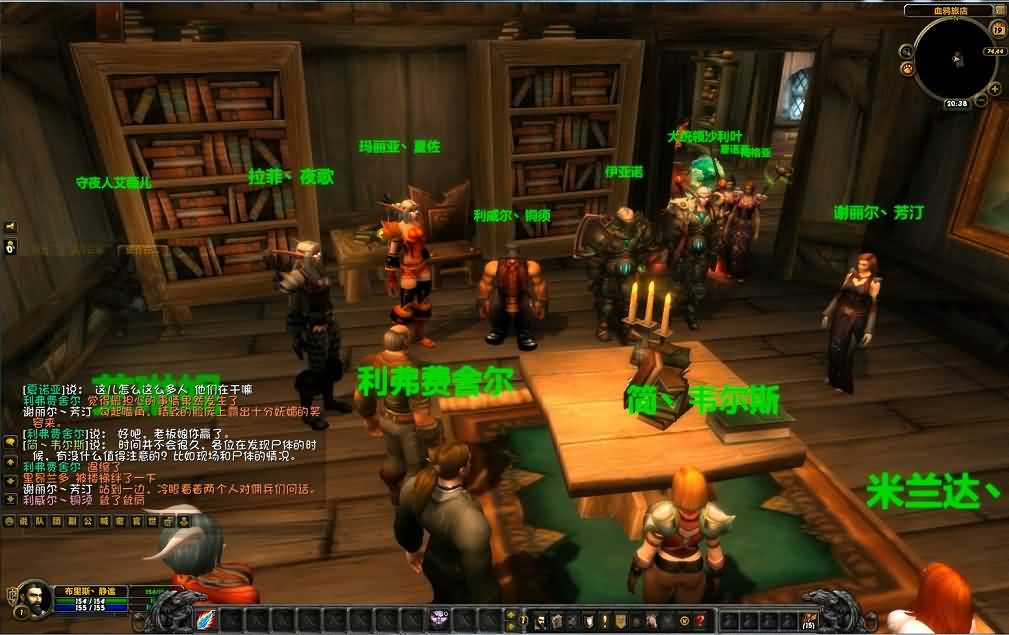Zoom out the minimap with minus button
The height and width of the screenshot is (635, 1009).
click(980, 102)
